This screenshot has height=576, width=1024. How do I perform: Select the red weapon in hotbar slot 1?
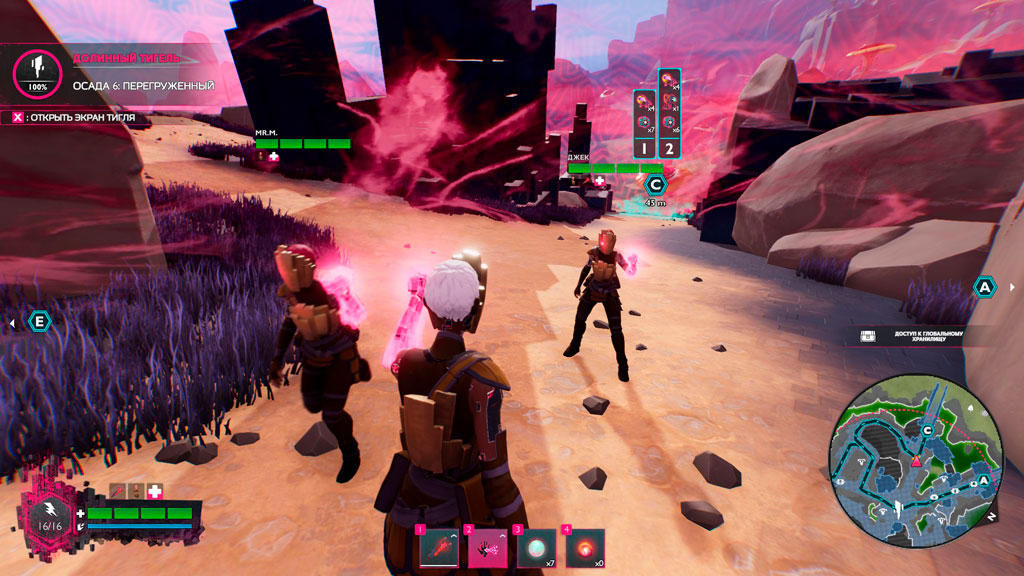438,547
